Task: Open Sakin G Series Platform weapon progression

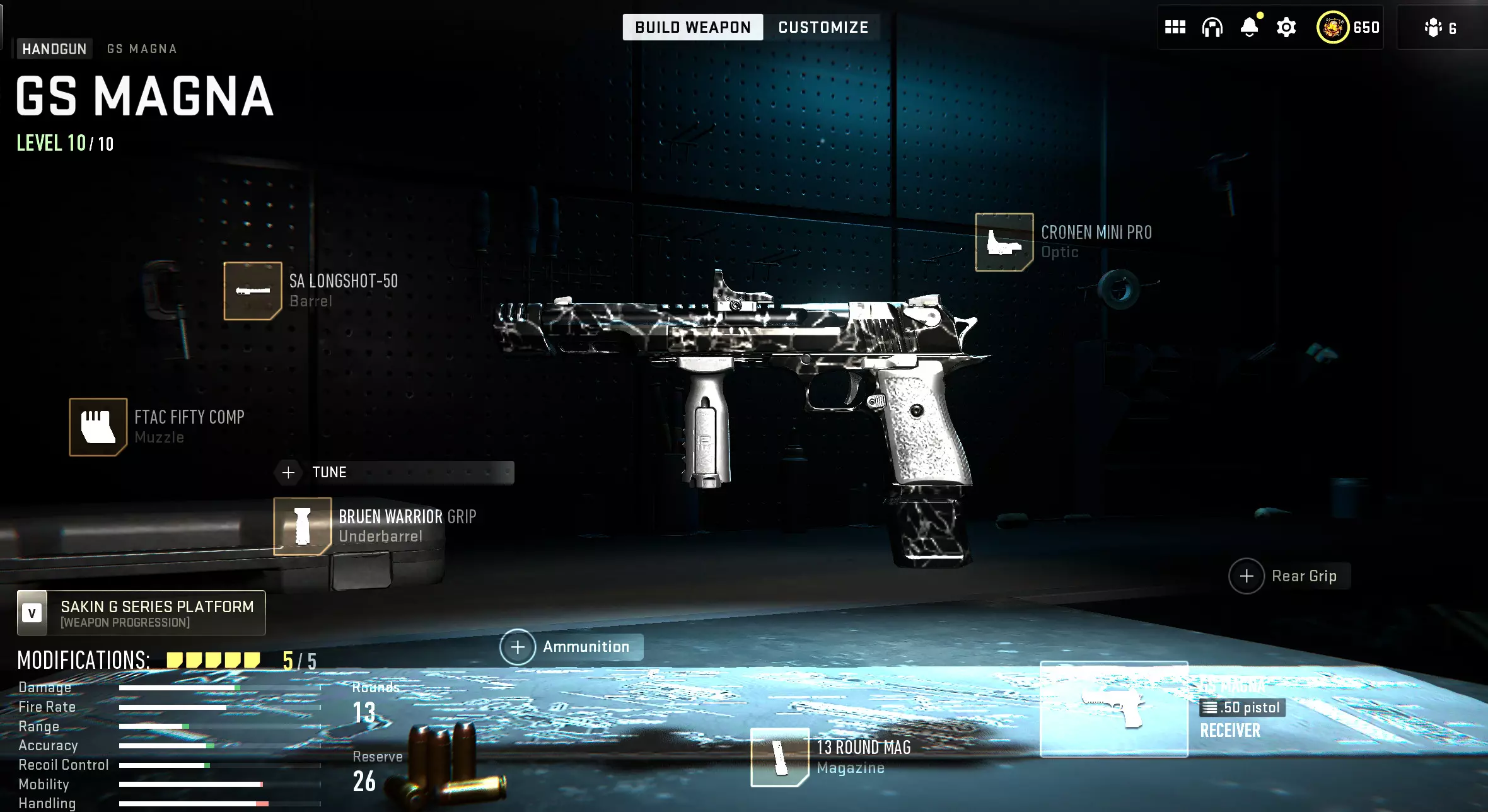Action: click(x=141, y=613)
